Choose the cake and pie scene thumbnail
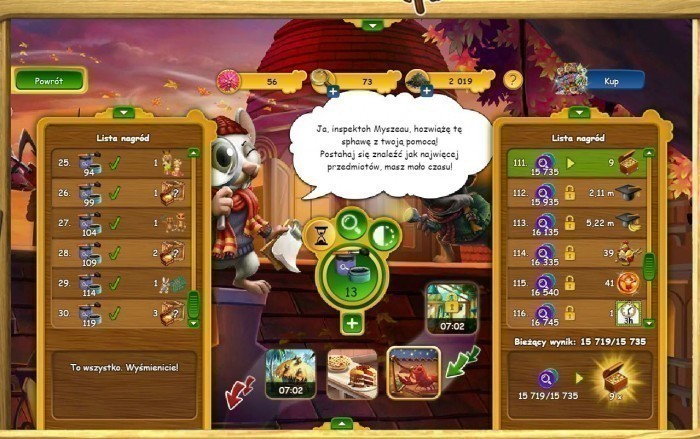The width and height of the screenshot is (700, 439). tap(352, 373)
